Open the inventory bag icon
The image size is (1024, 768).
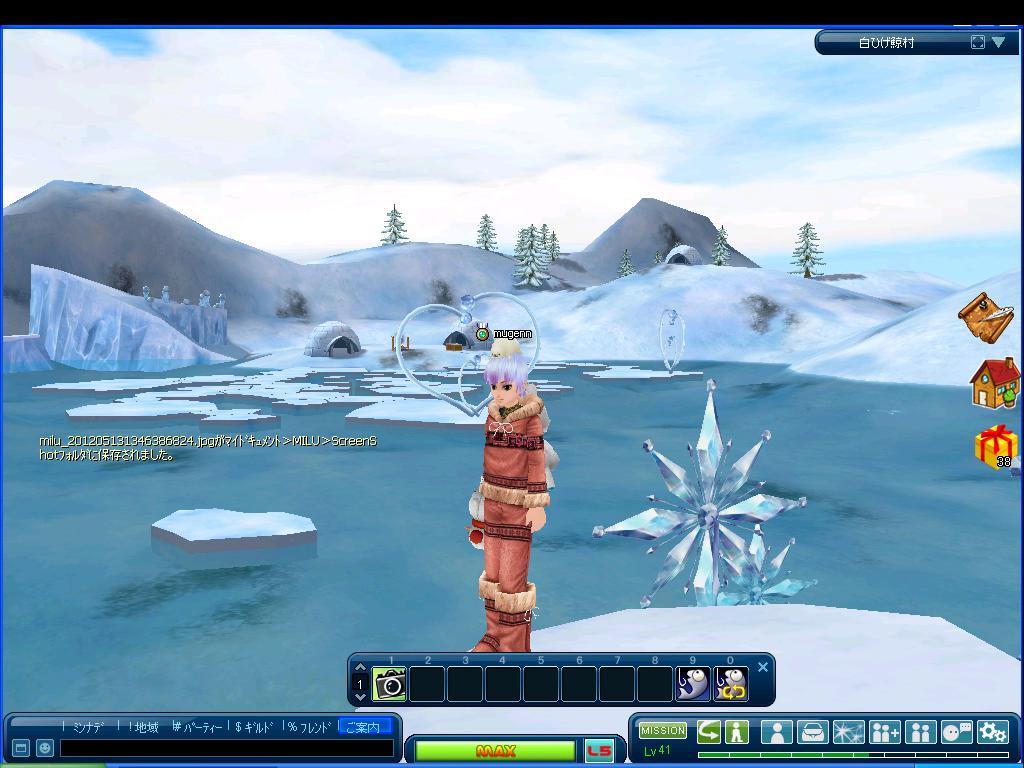click(813, 732)
